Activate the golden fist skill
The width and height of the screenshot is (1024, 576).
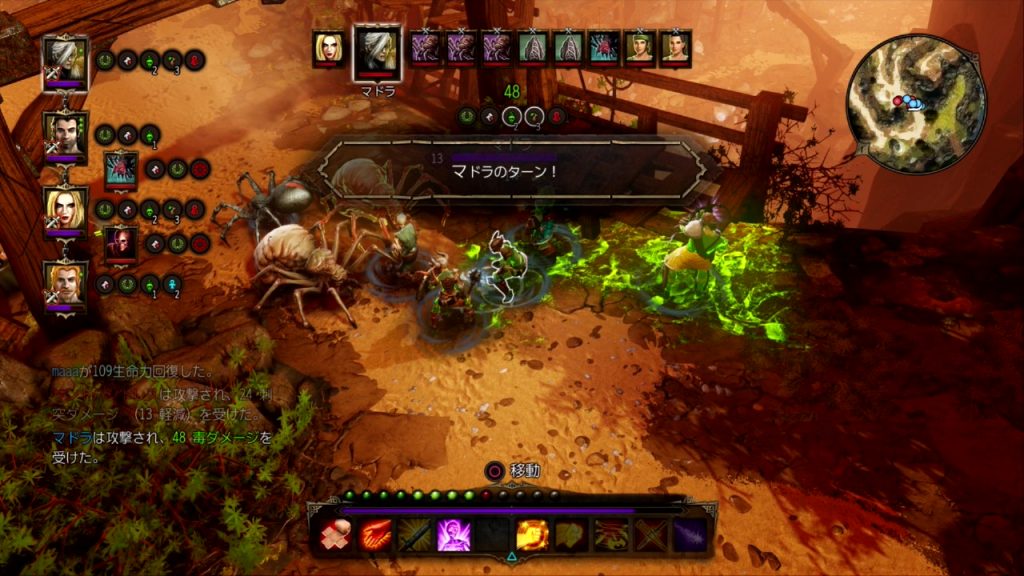[x=531, y=536]
